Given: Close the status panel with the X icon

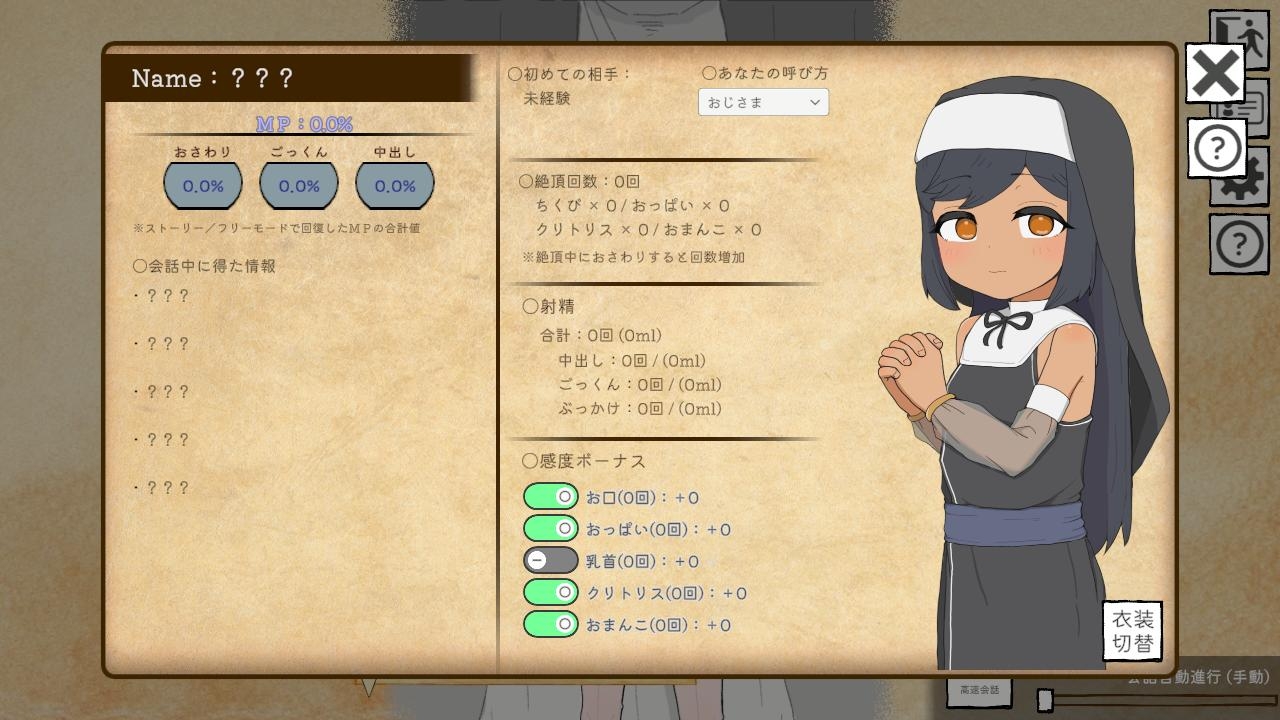Looking at the screenshot, I should [1213, 72].
